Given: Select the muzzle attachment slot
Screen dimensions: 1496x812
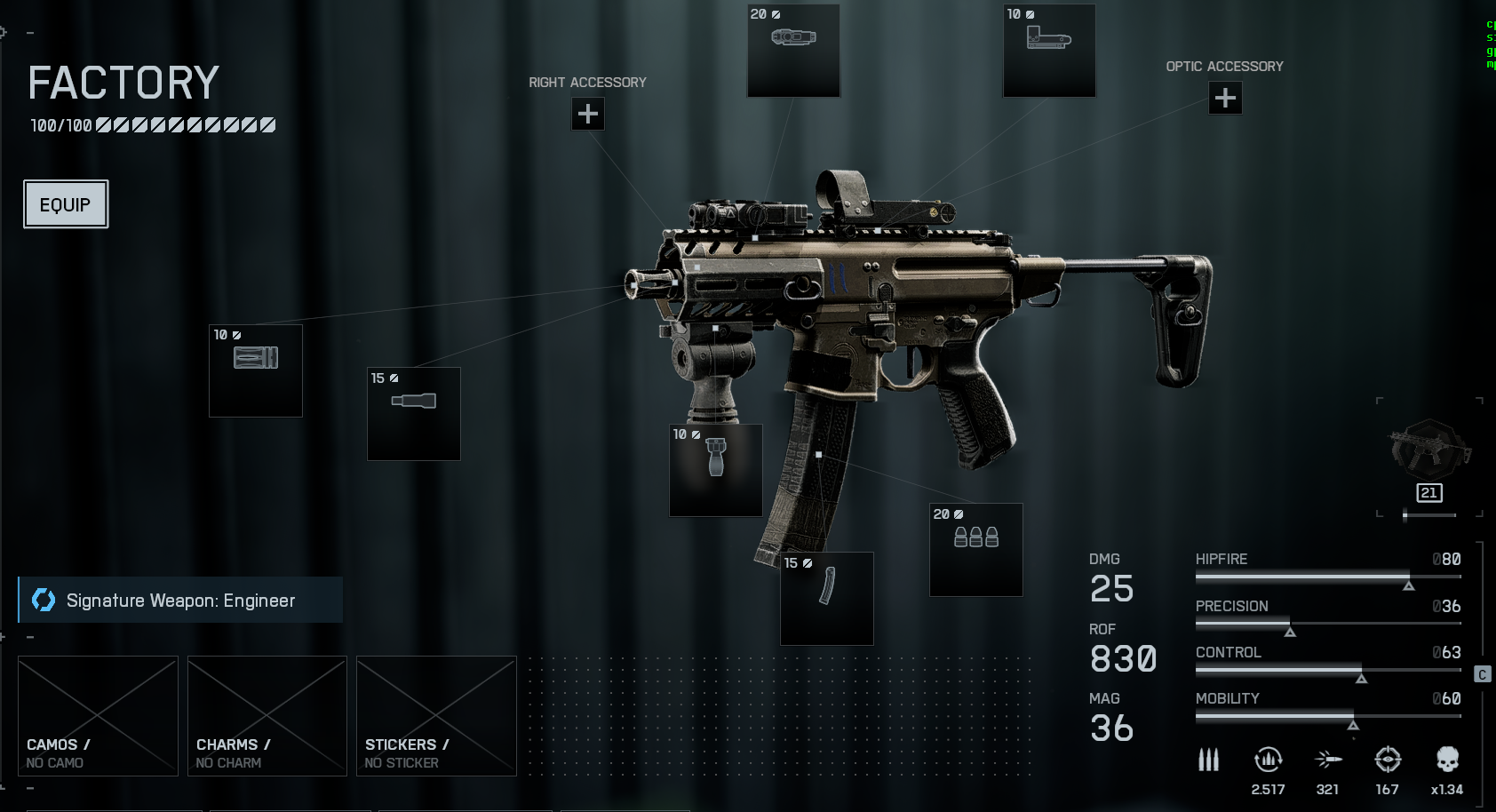Looking at the screenshot, I should (x=256, y=370).
